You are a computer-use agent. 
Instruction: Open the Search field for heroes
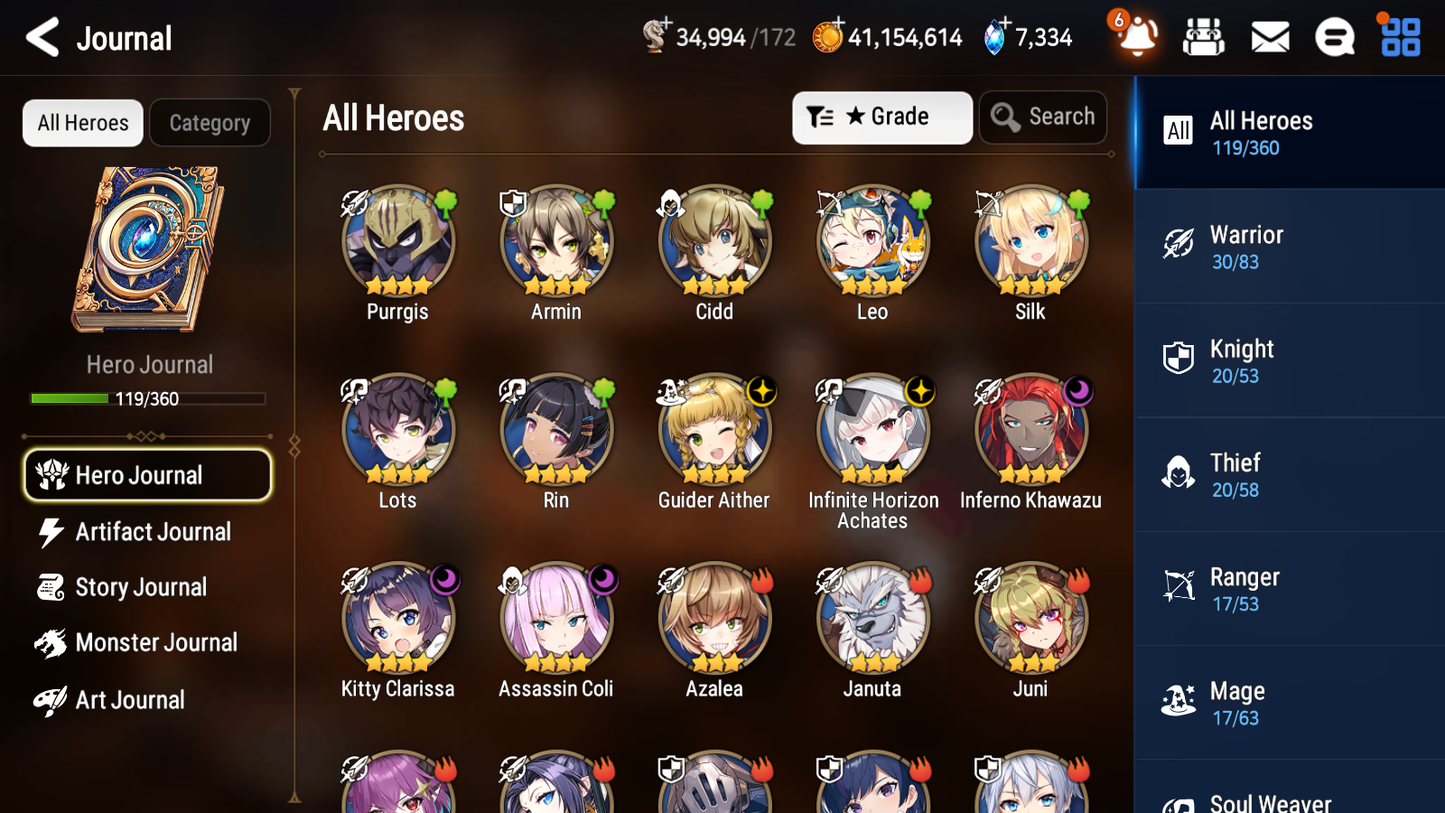1043,117
